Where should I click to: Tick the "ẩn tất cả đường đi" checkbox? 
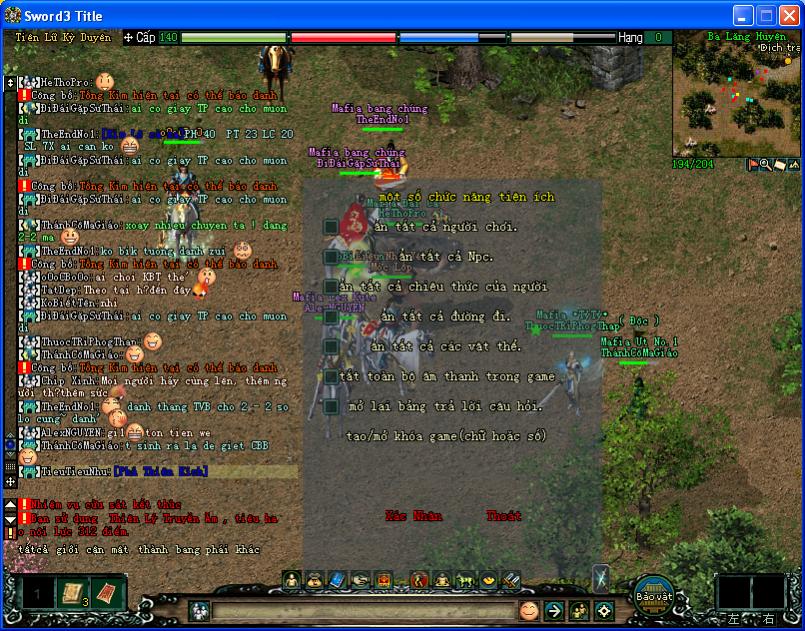[330, 317]
